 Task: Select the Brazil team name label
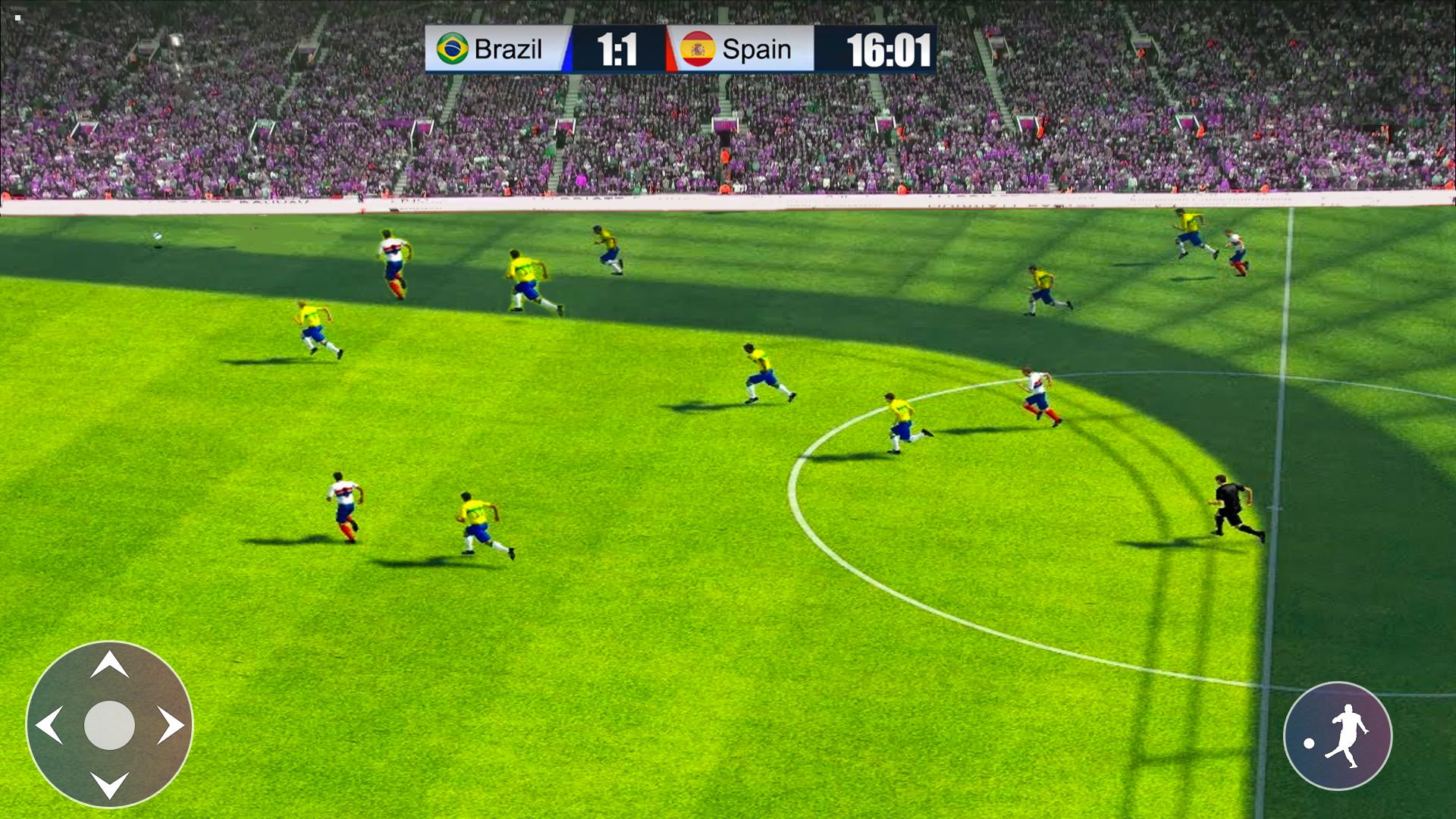coord(510,49)
